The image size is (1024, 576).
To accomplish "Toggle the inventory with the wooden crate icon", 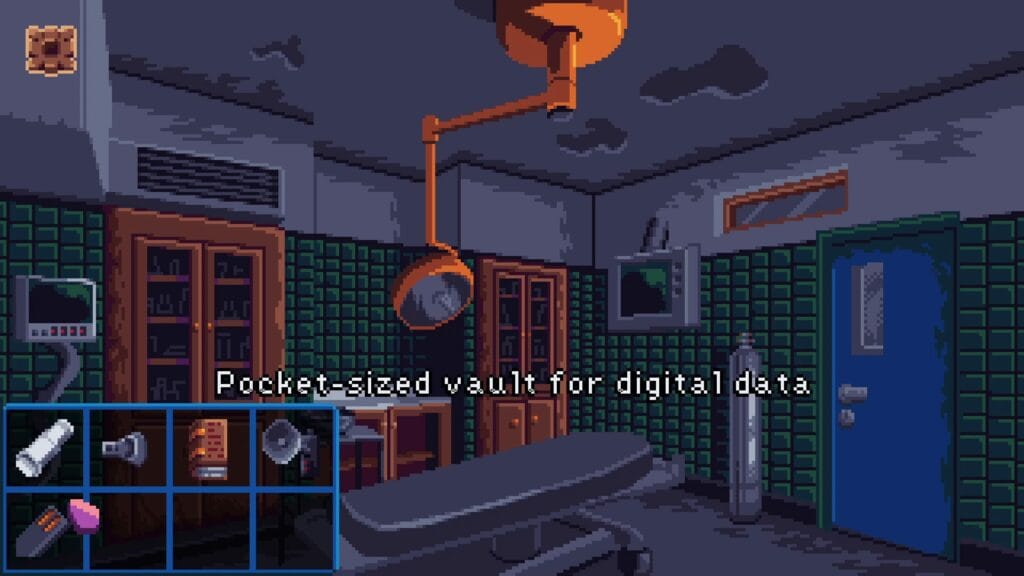I will 52,48.
